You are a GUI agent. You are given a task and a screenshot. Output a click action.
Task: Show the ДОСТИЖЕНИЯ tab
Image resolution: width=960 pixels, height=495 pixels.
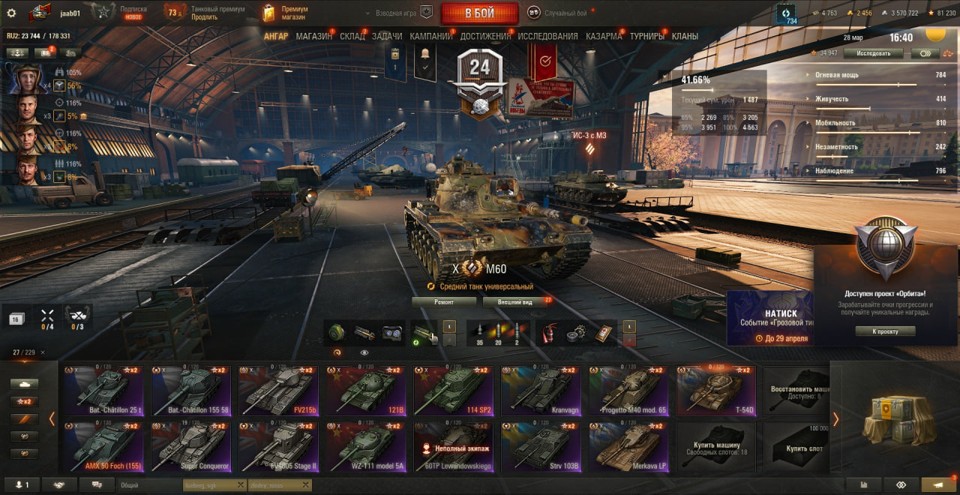tap(484, 36)
